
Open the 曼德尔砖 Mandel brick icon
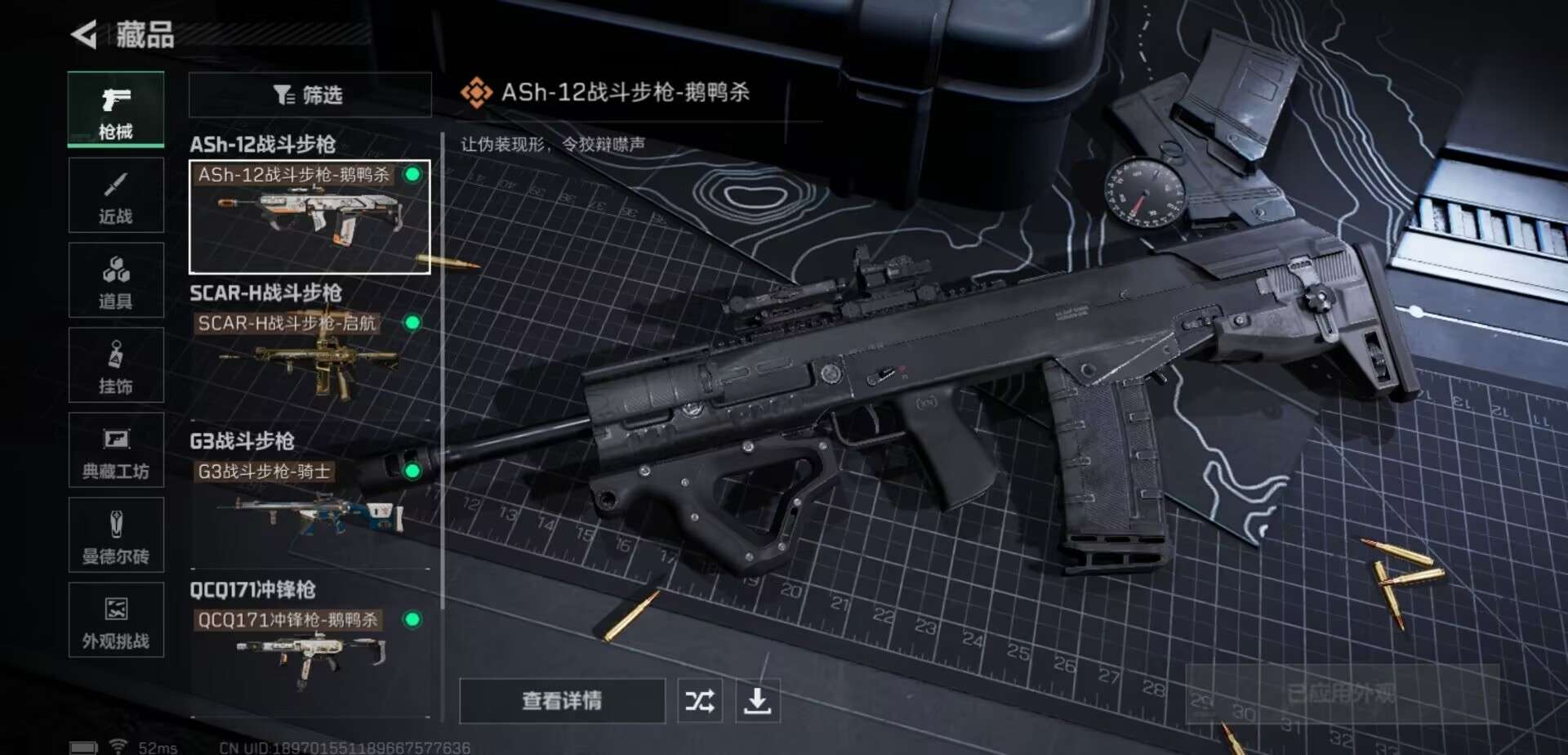[x=116, y=535]
